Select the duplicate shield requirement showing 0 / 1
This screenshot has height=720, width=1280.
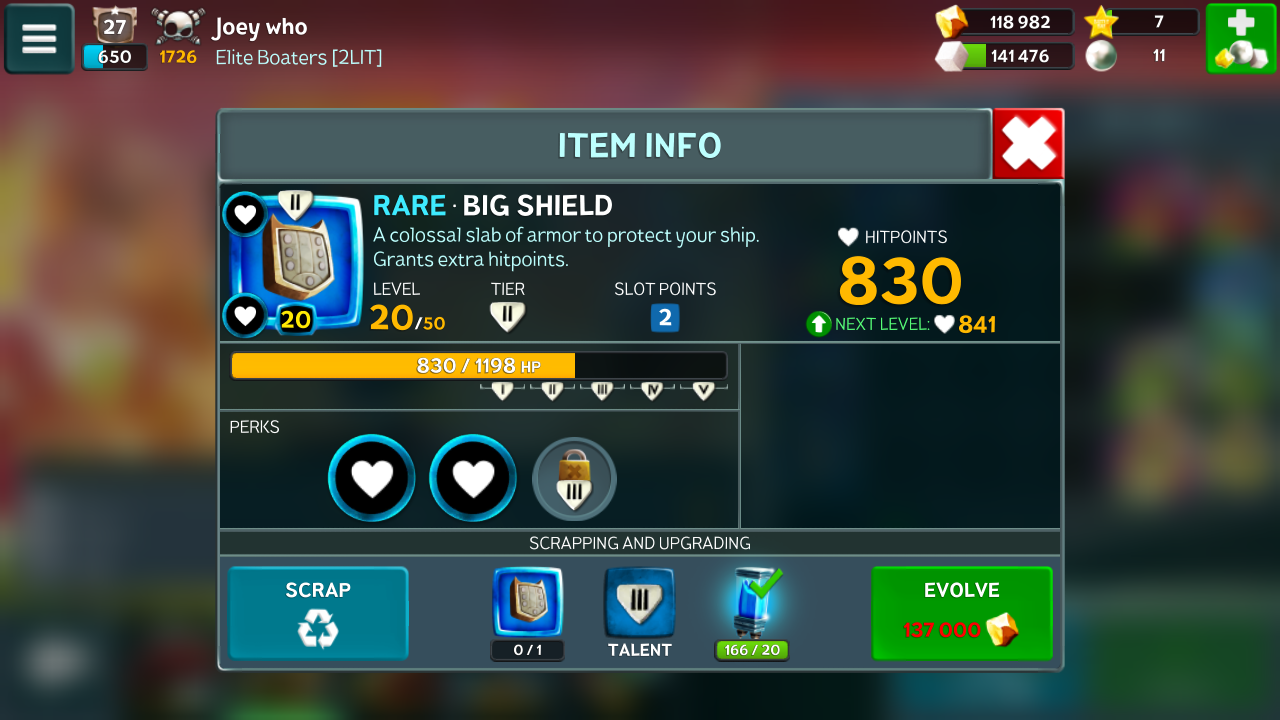click(x=528, y=603)
